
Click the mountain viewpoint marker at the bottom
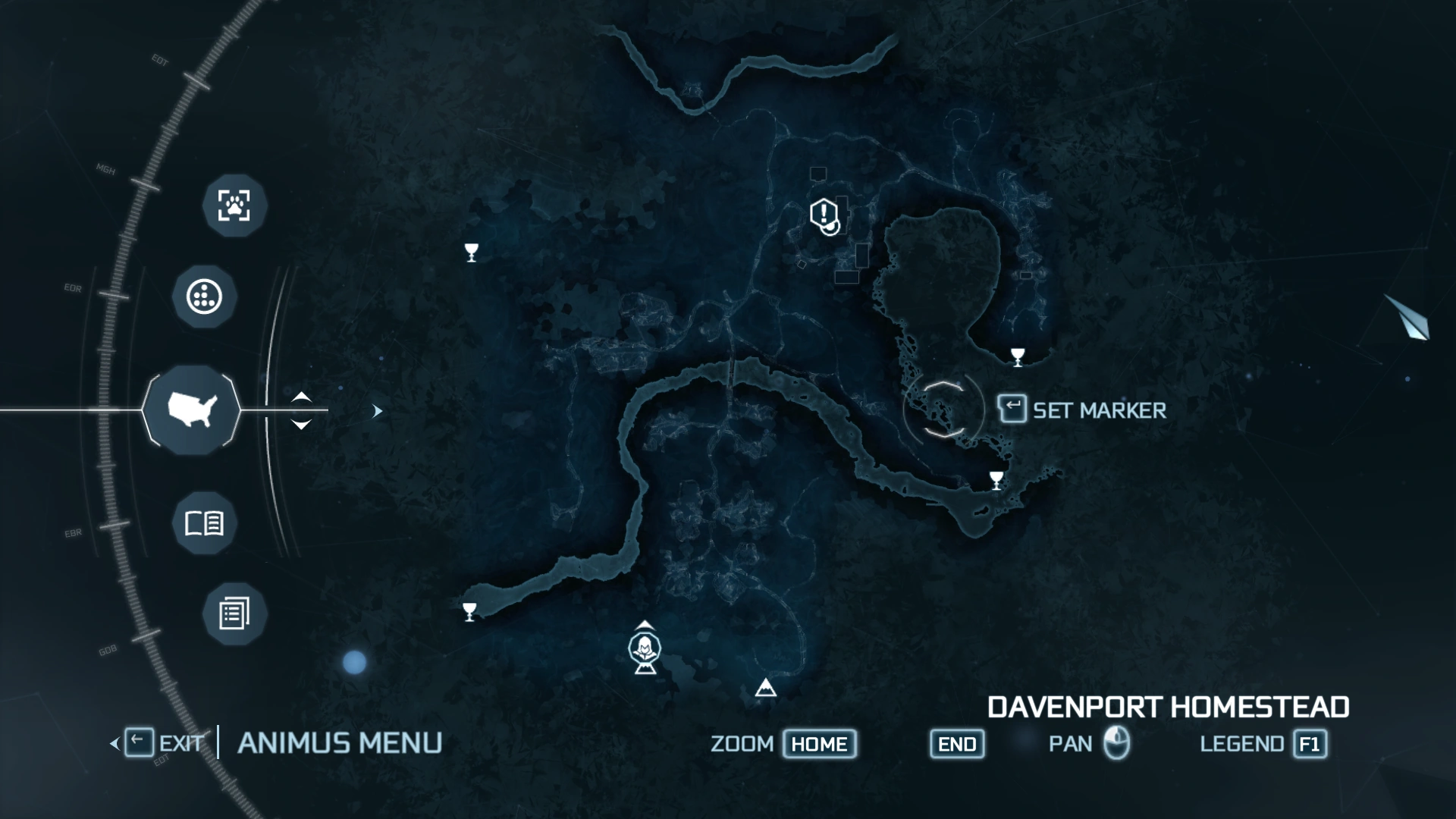[x=764, y=687]
